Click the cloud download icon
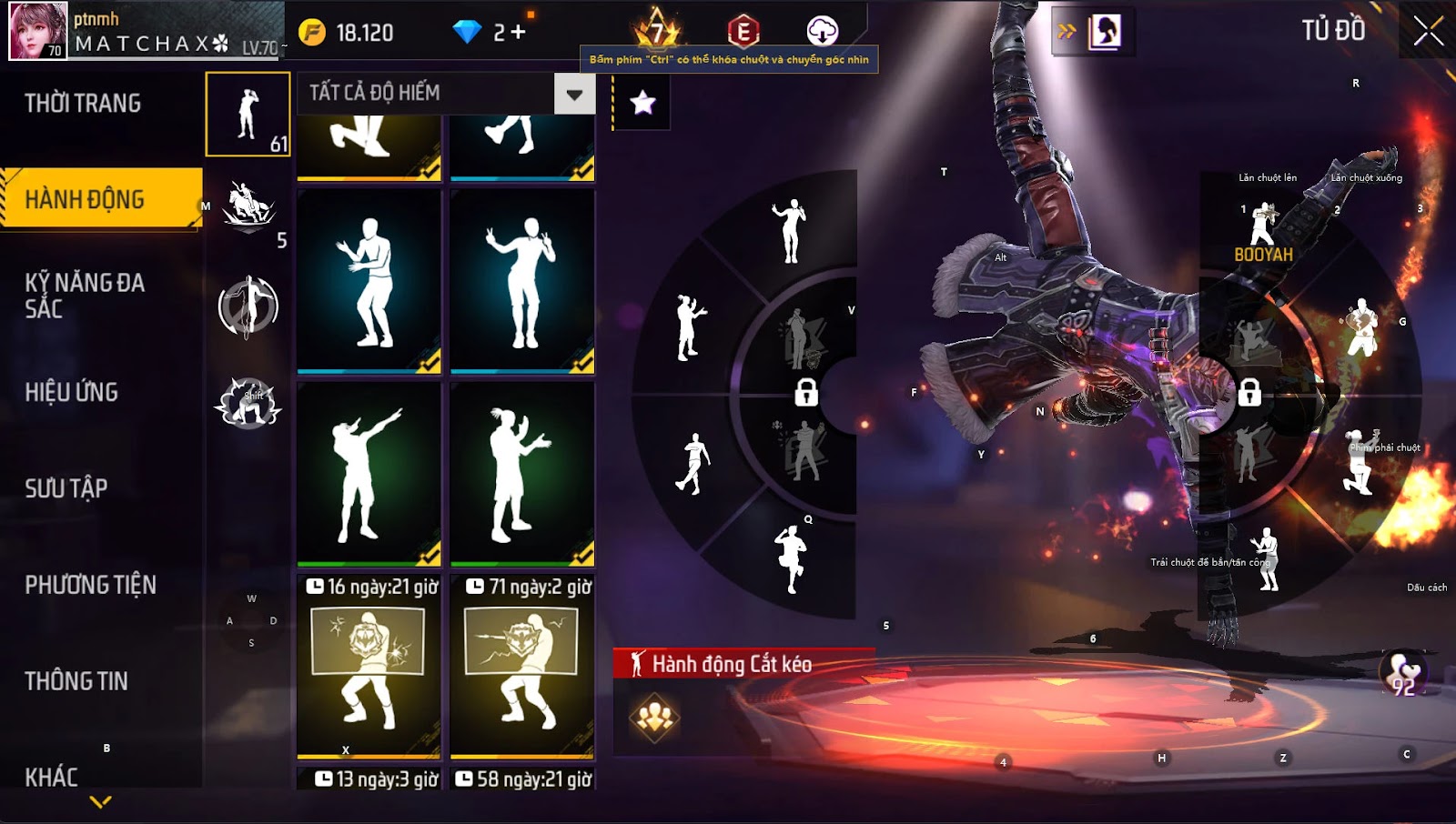This screenshot has height=824, width=1456. pyautogui.click(x=822, y=31)
